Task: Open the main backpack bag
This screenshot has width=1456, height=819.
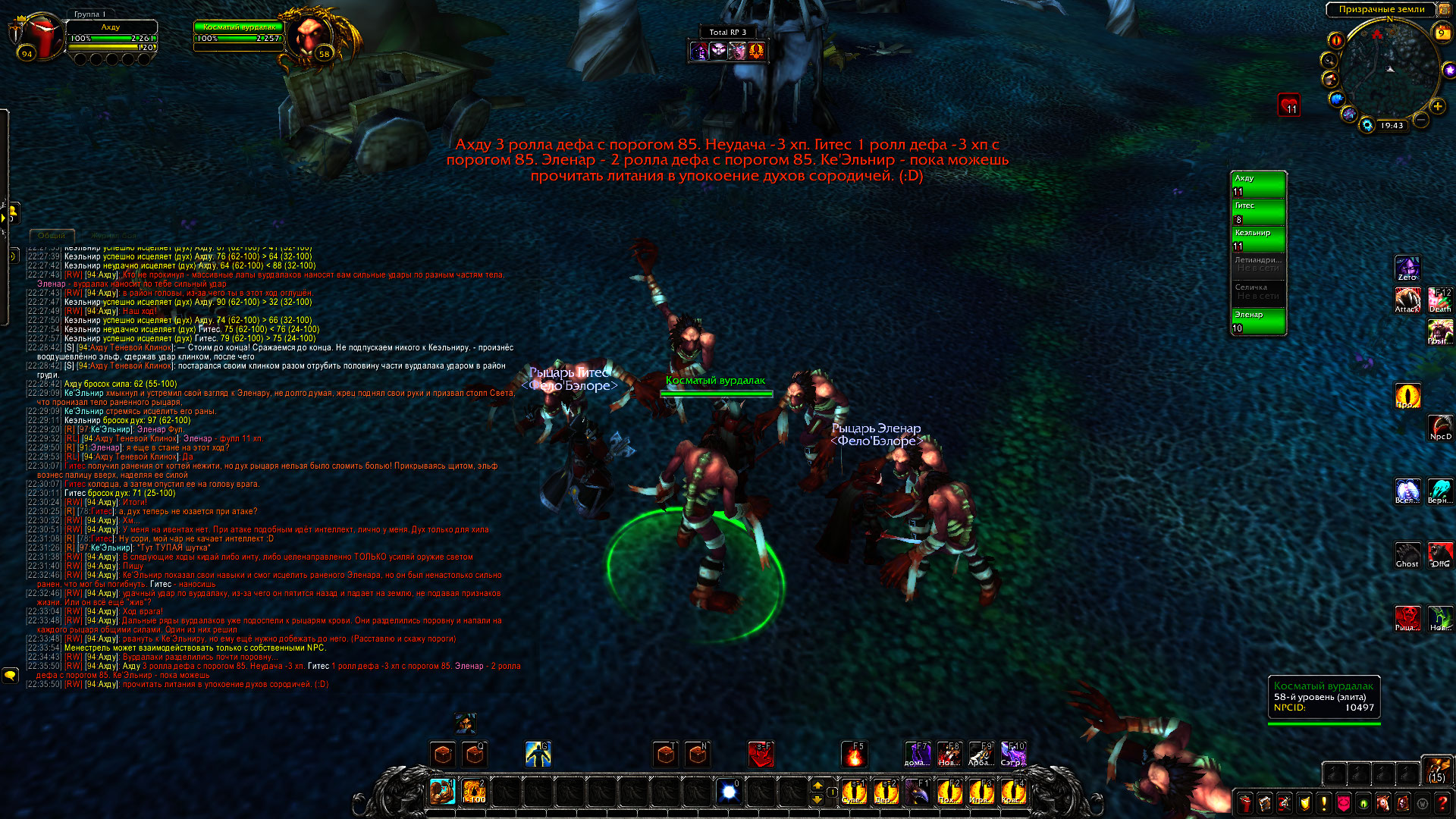Action: click(1436, 770)
